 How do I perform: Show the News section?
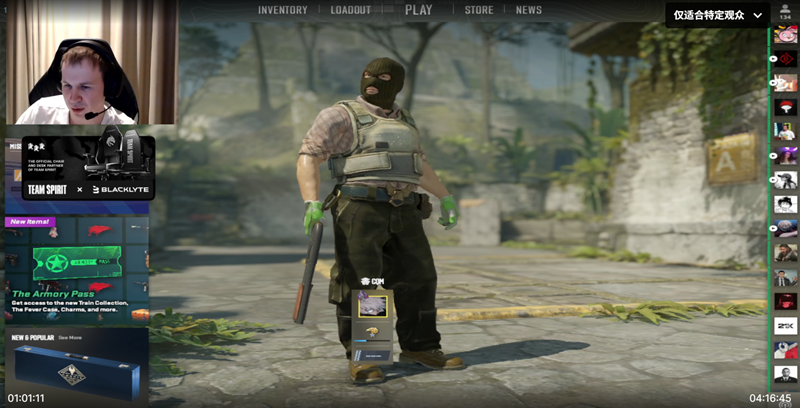click(x=529, y=10)
